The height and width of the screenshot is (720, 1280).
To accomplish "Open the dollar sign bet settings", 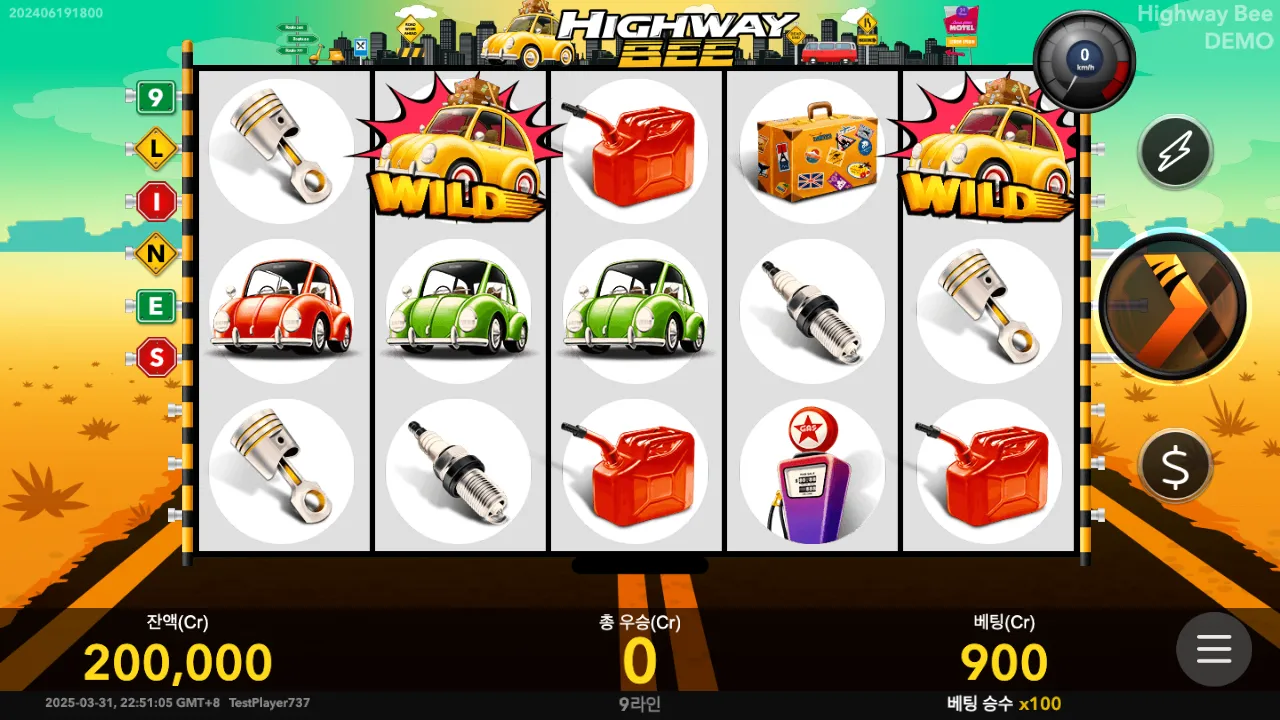I will tap(1175, 465).
